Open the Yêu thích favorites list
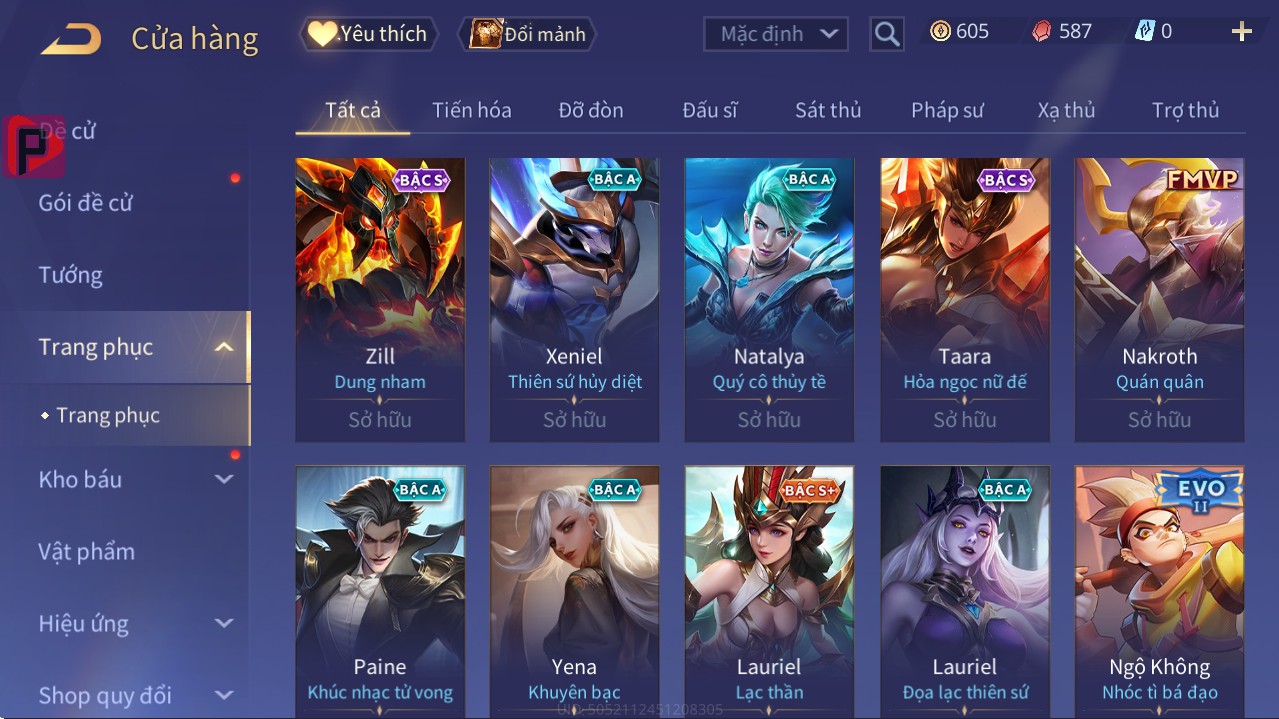This screenshot has height=719, width=1279. pos(367,34)
